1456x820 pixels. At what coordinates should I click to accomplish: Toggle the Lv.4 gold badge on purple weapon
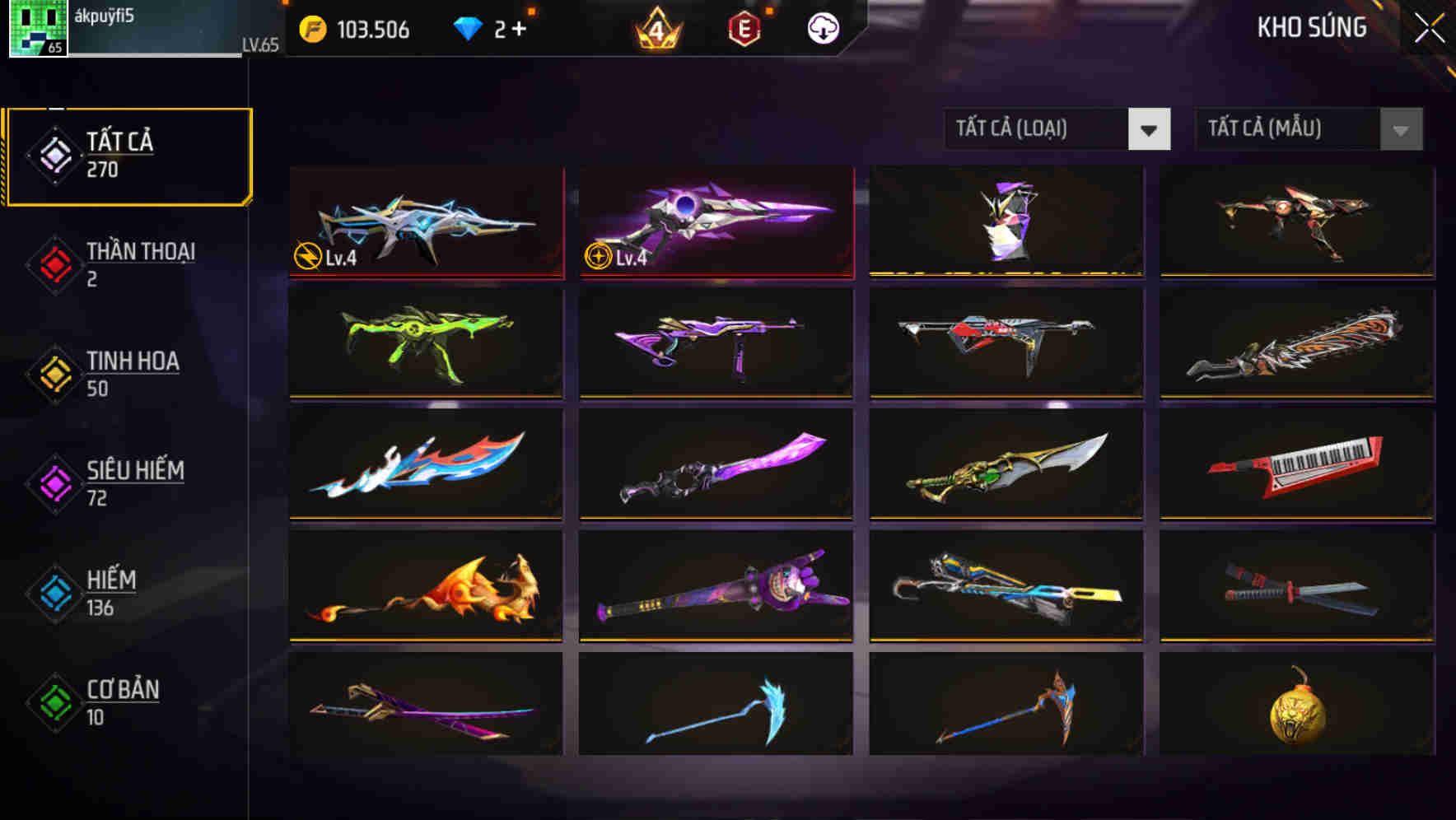point(599,258)
